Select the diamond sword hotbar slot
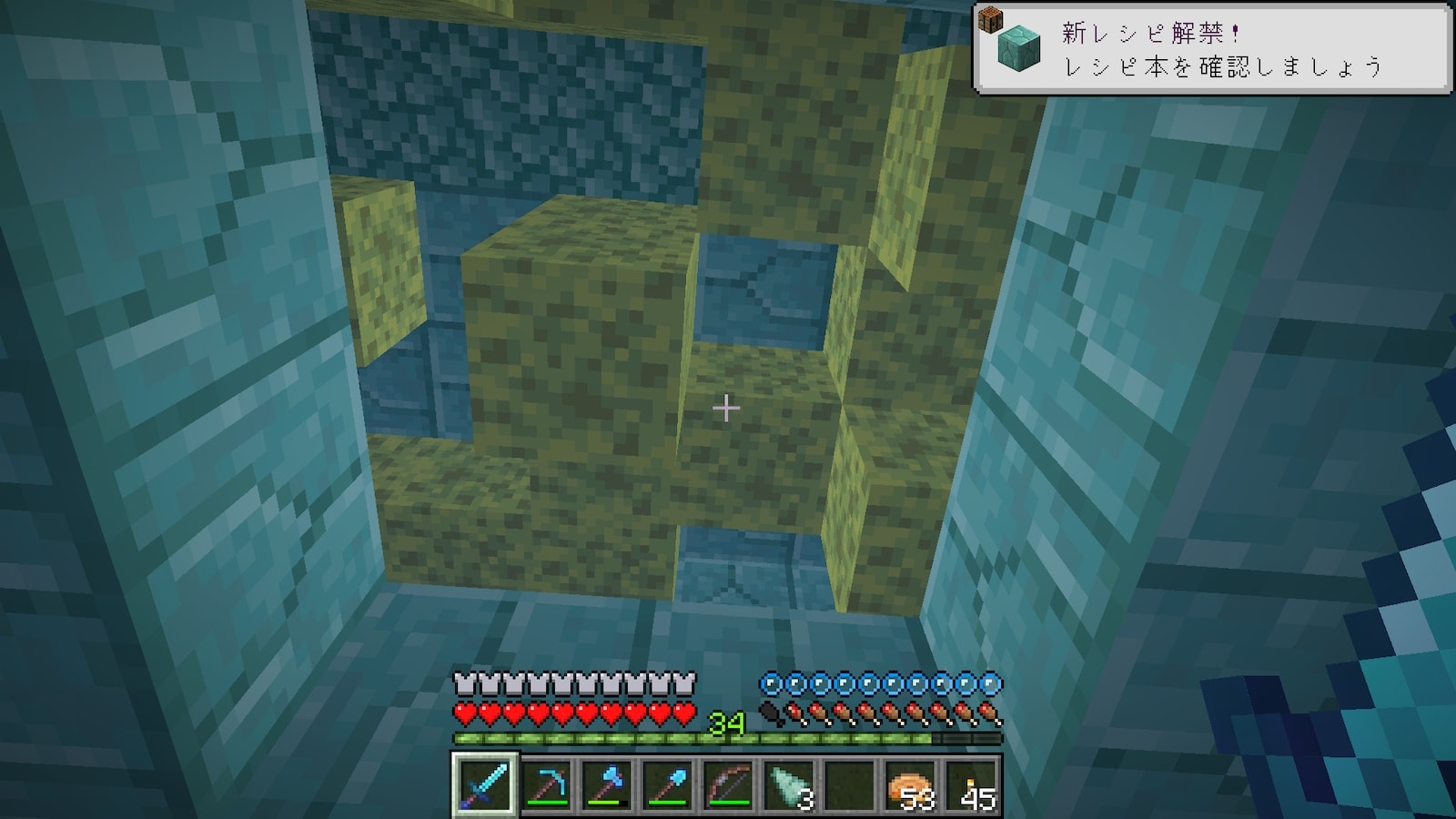The height and width of the screenshot is (819, 1456). click(485, 783)
